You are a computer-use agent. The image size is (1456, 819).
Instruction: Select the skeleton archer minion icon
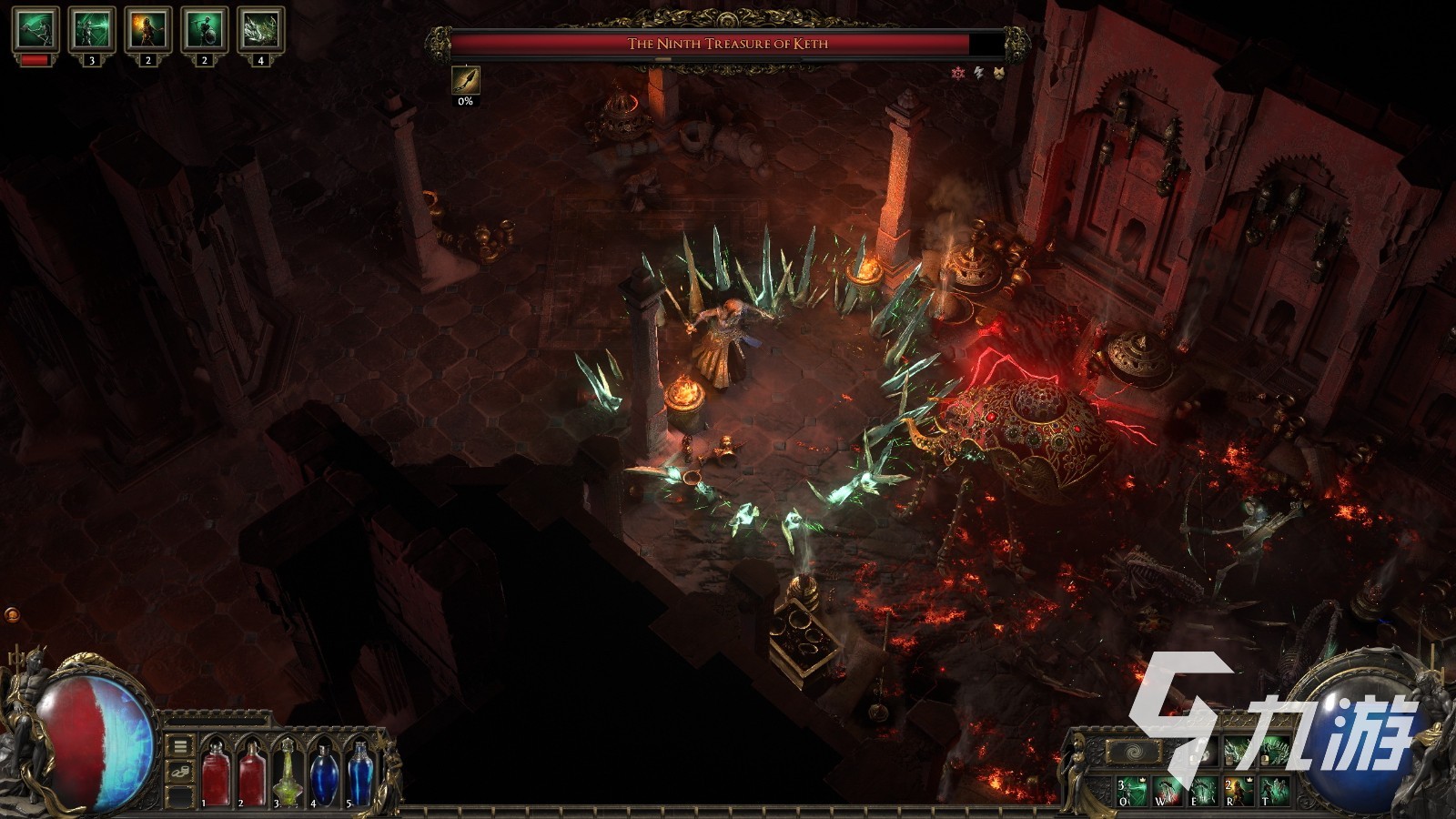(x=92, y=30)
